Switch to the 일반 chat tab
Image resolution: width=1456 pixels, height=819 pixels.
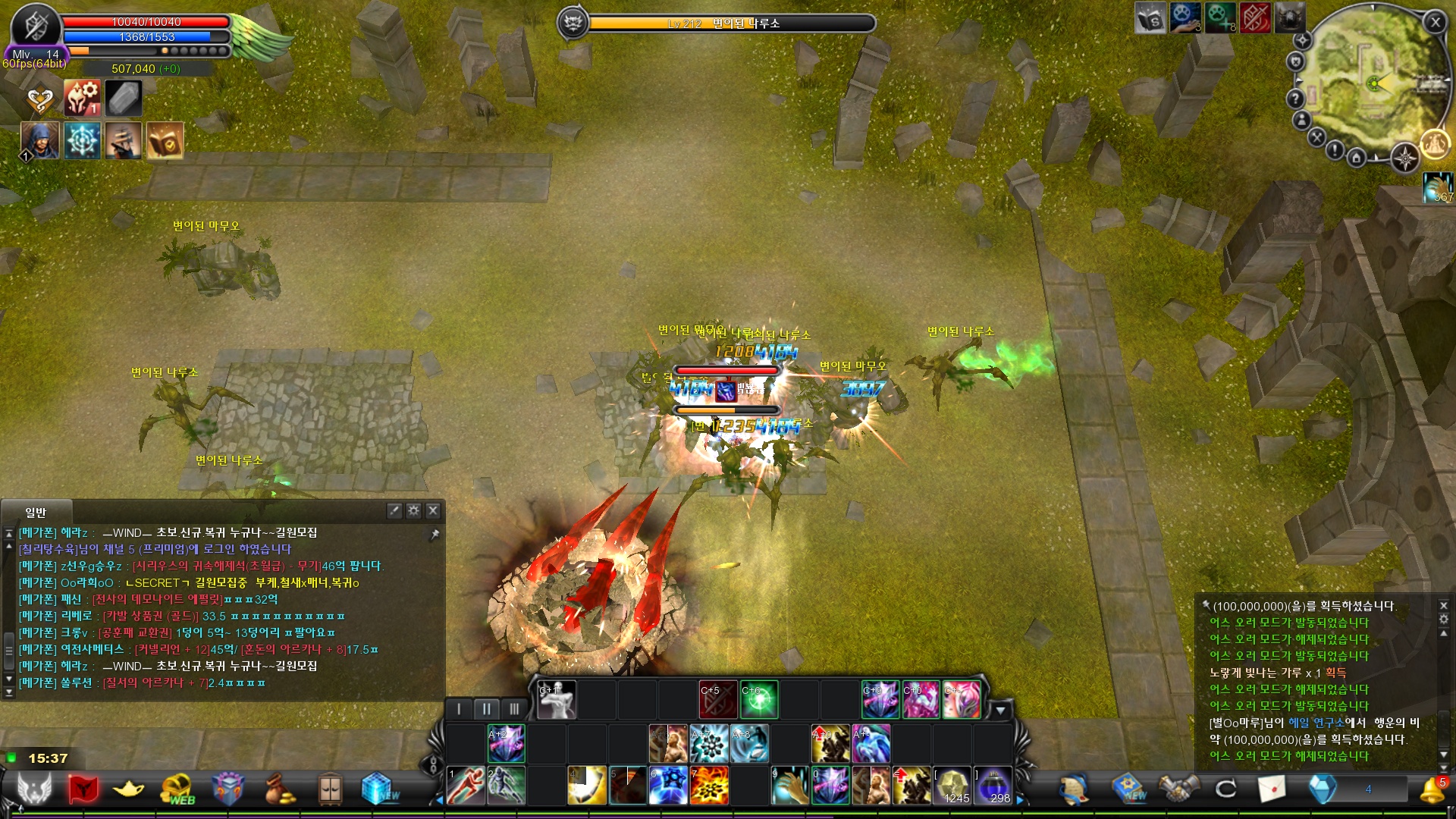point(36,513)
